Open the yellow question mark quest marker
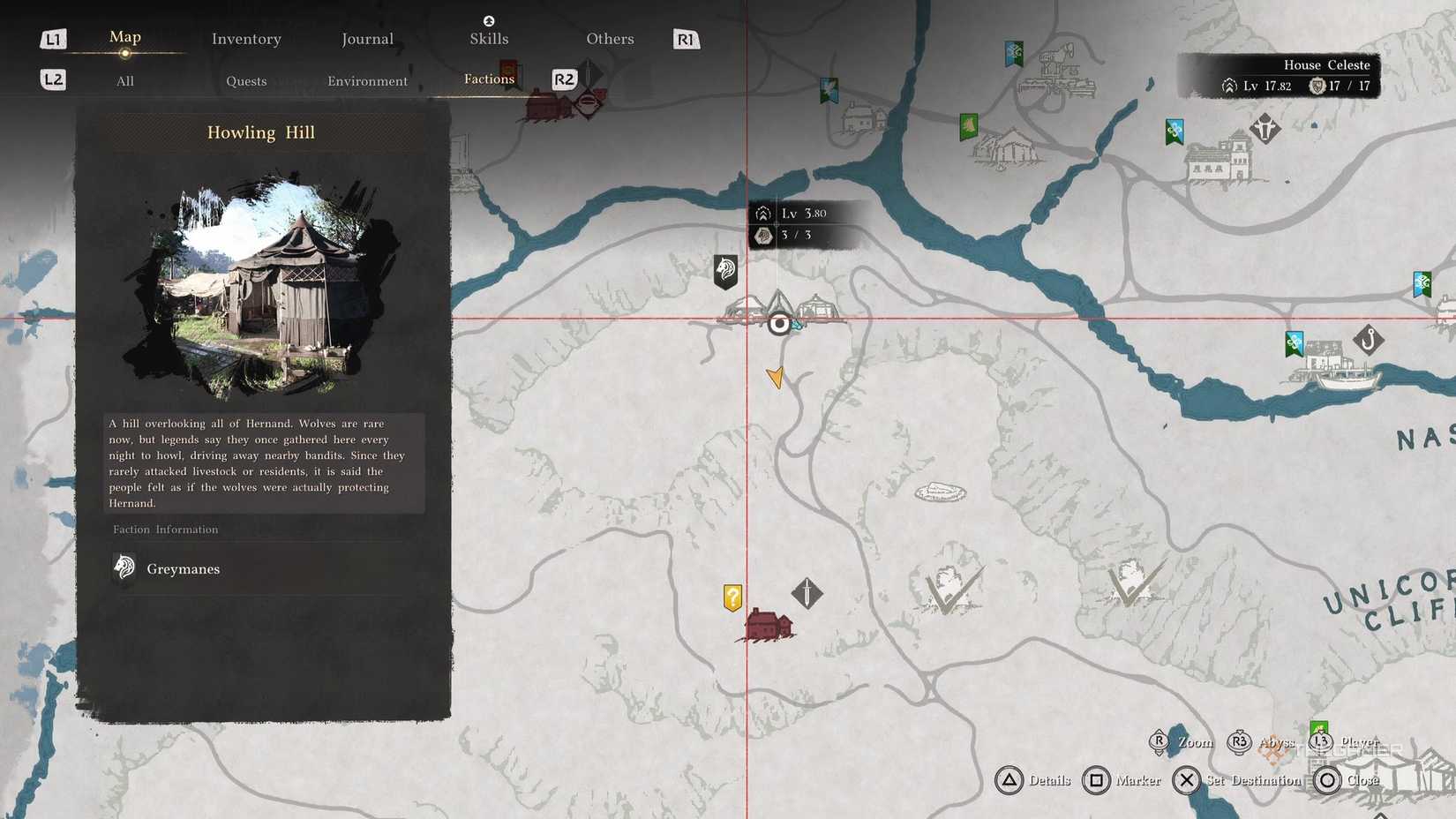 (734, 597)
